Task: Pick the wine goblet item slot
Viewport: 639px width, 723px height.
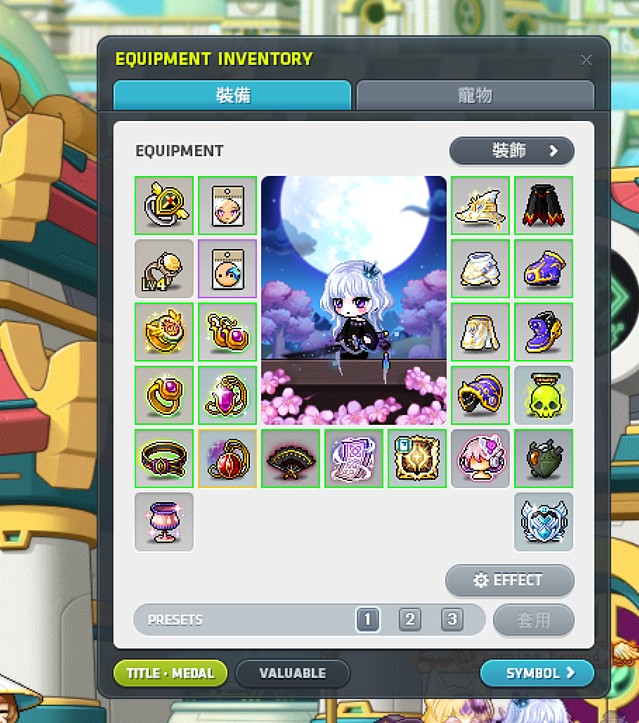Action: [x=164, y=522]
